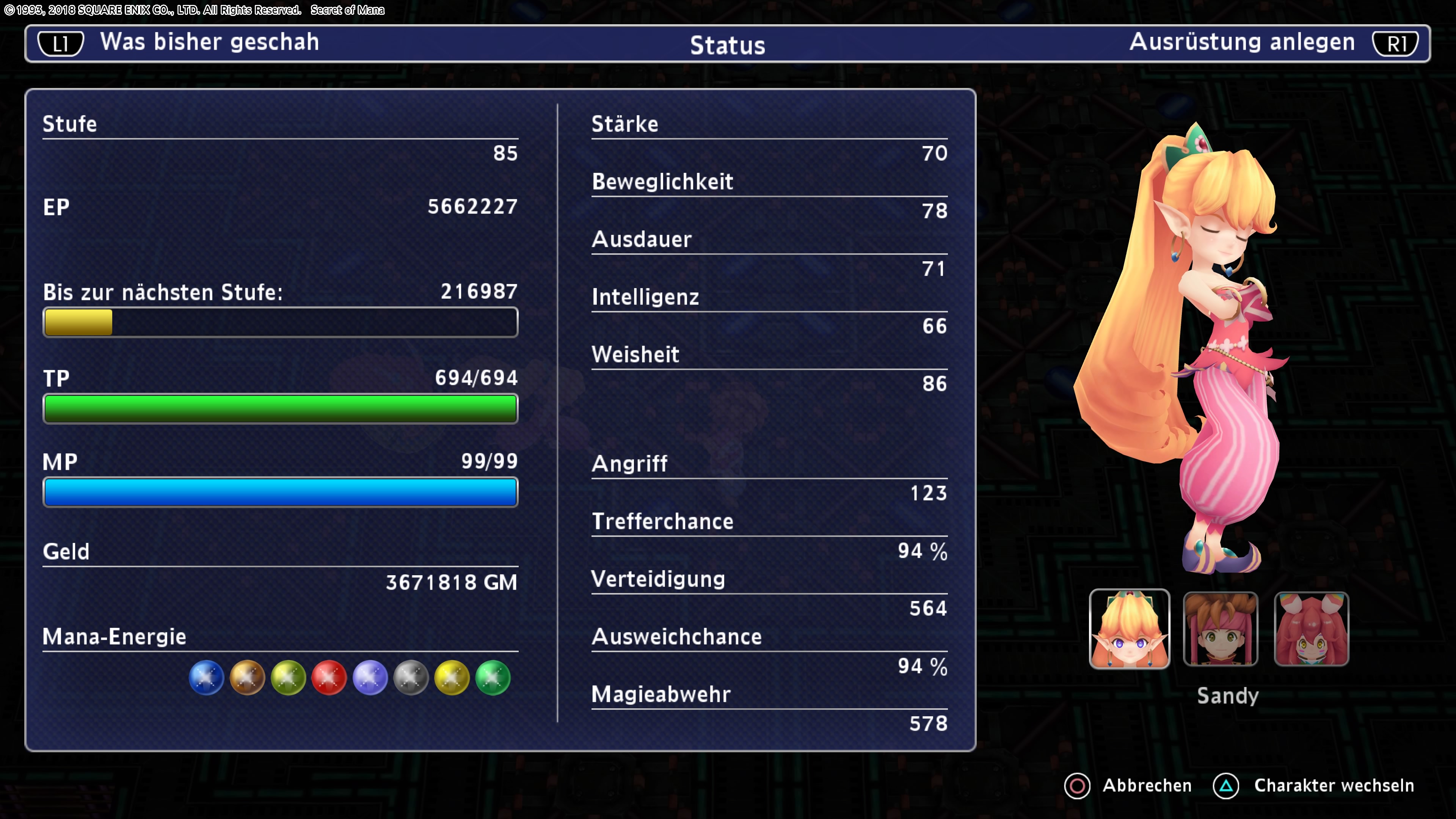Select the Status tab heading

coord(728,45)
